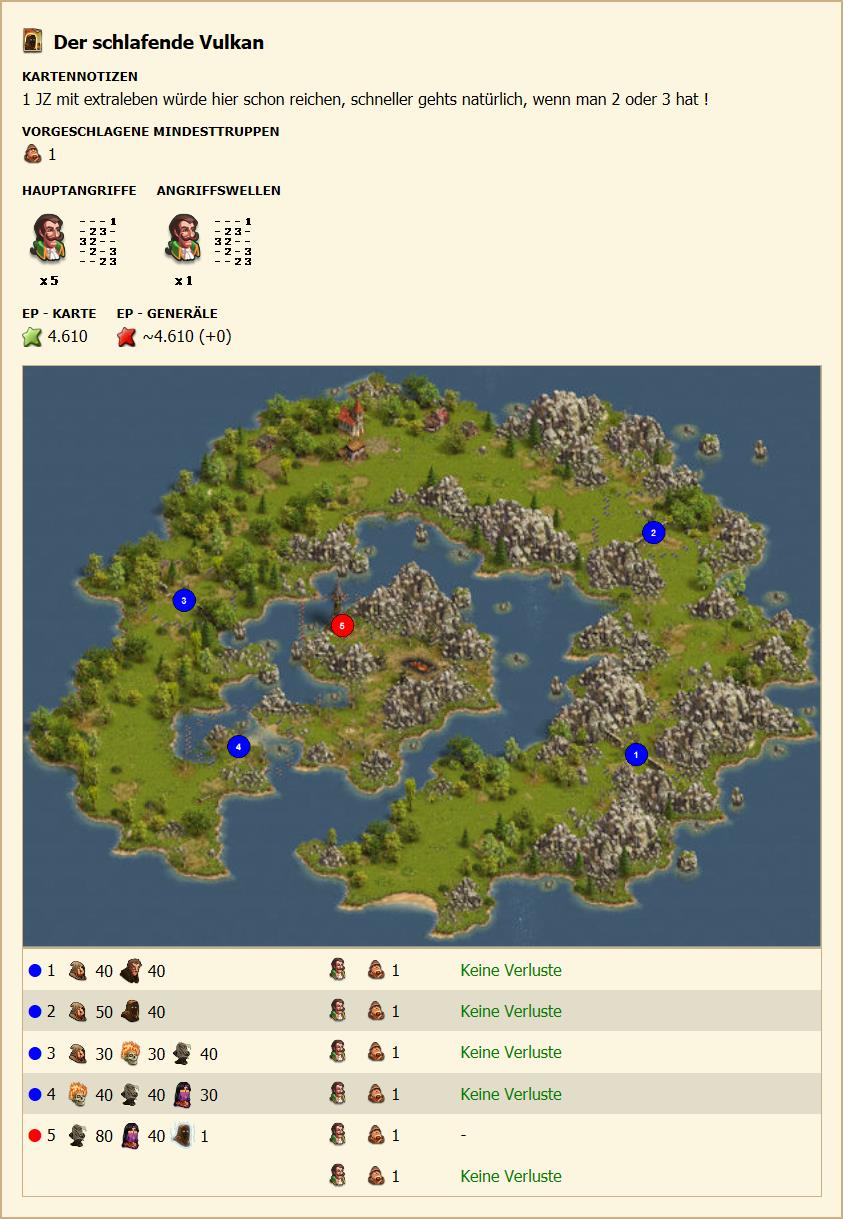Choose blue marker 3 on the island map
Viewport: 843px width, 1219px height.
(x=183, y=600)
